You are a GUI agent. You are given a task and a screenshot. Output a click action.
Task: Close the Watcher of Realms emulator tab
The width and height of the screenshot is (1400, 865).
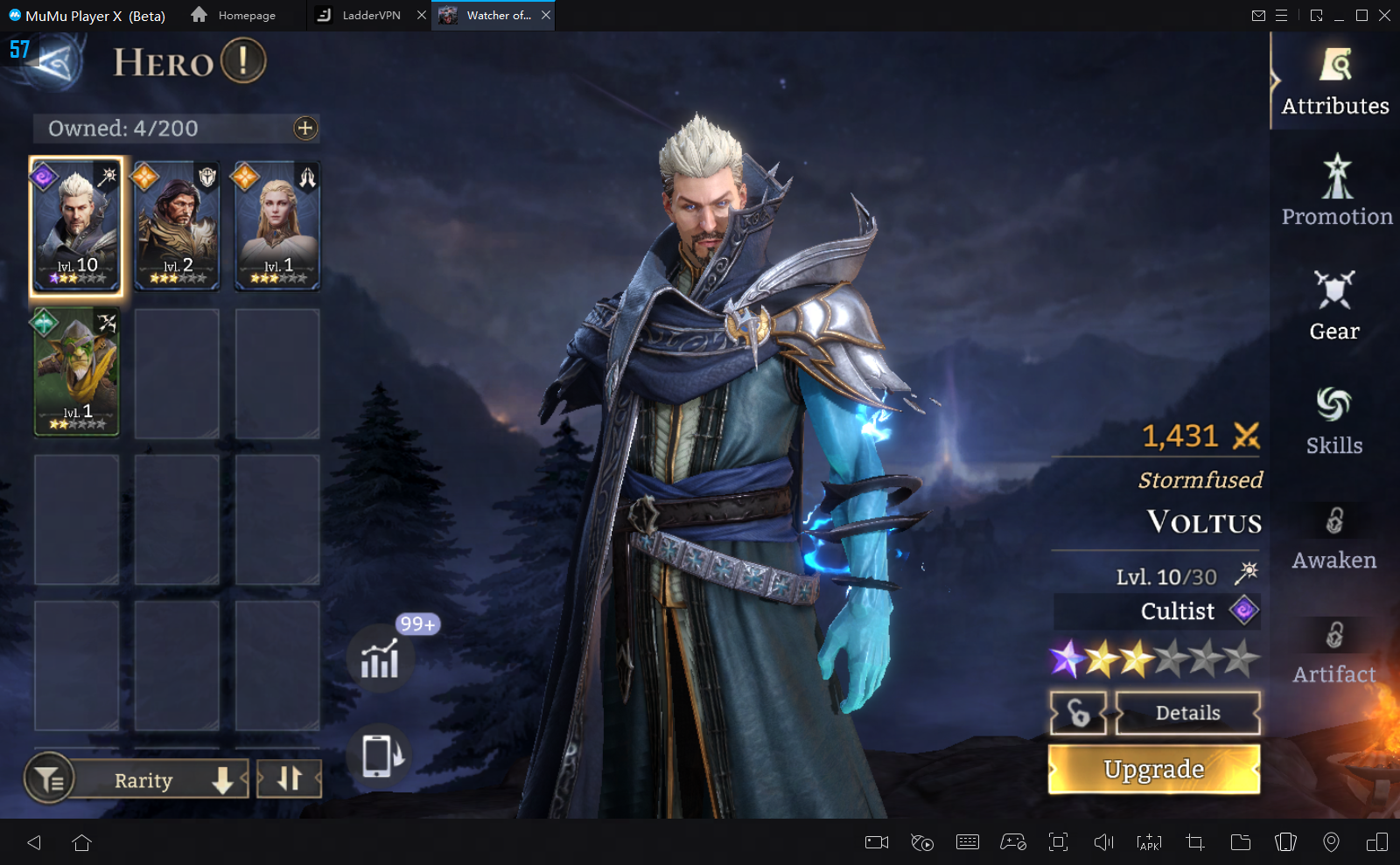546,15
